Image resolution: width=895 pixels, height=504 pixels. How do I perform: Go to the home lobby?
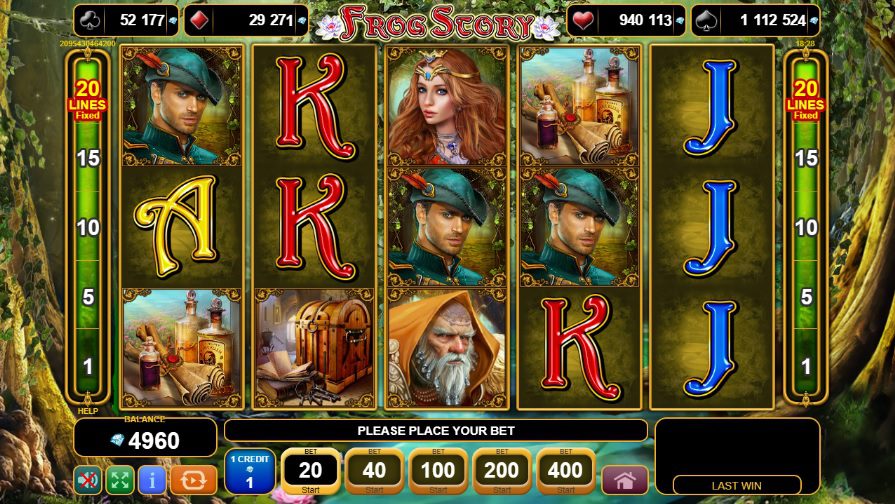(626, 480)
